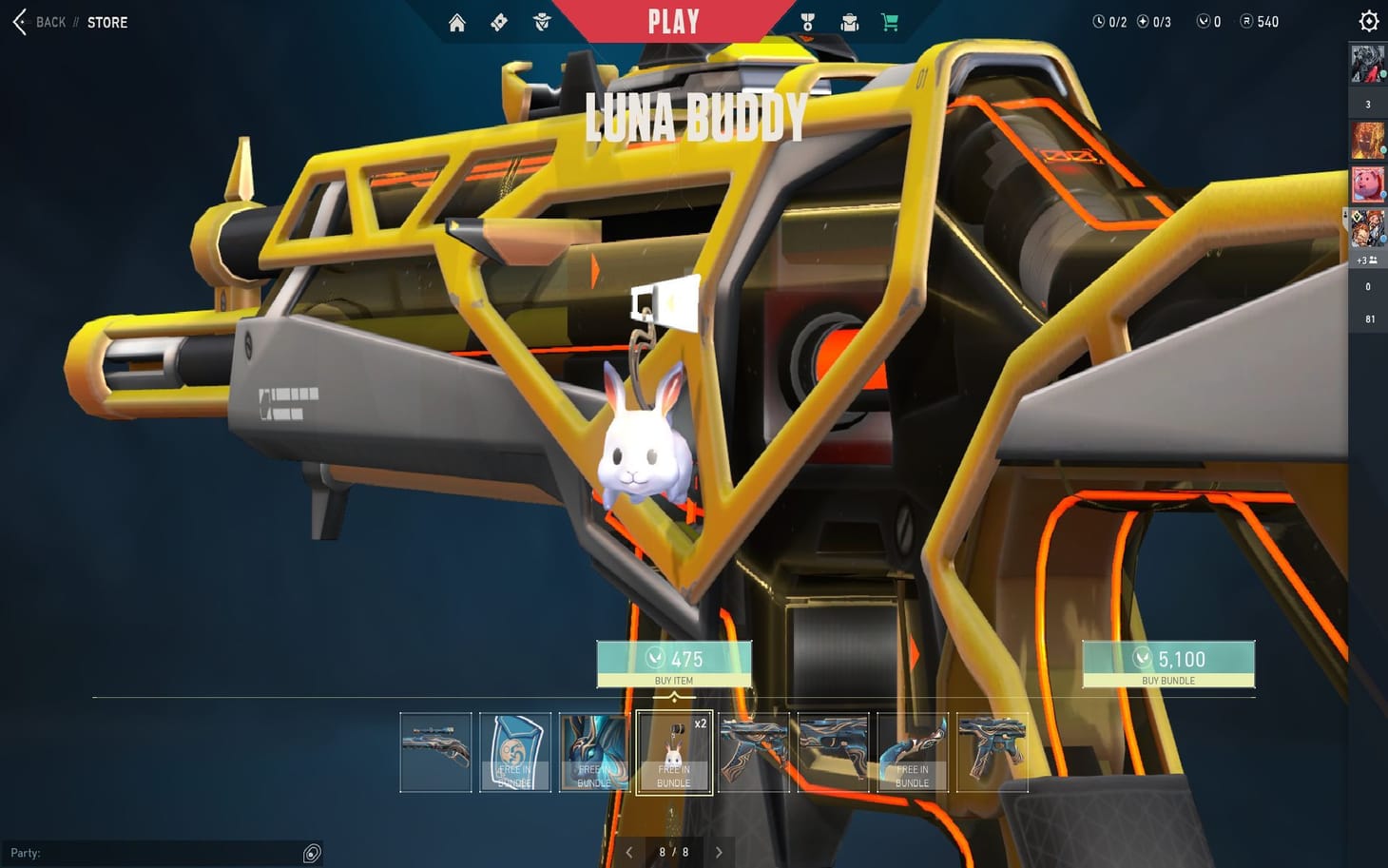This screenshot has height=868, width=1388.
Task: Switch to the STORE breadcrumb tab
Action: point(106,22)
